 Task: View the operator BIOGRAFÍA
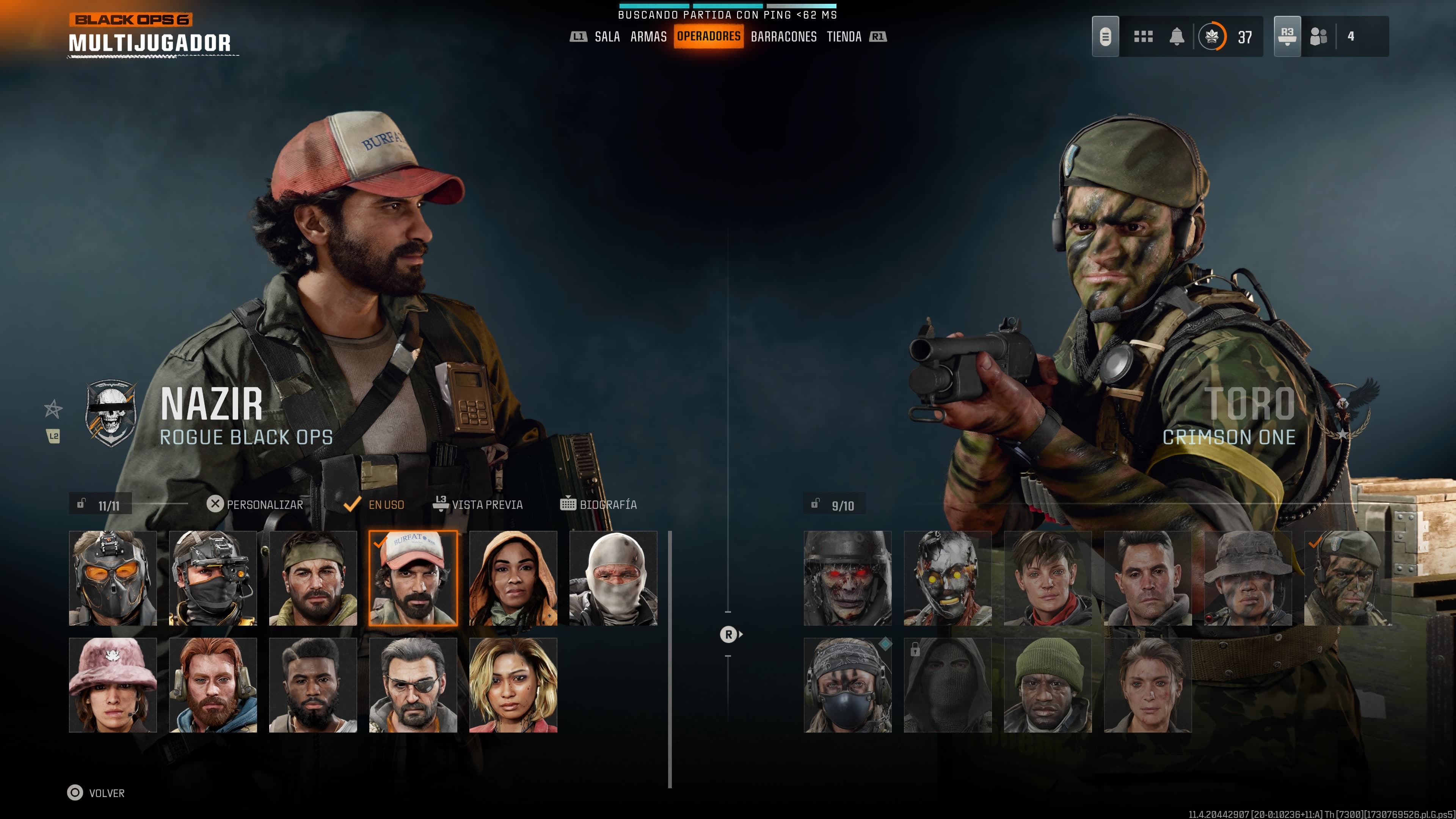point(599,504)
